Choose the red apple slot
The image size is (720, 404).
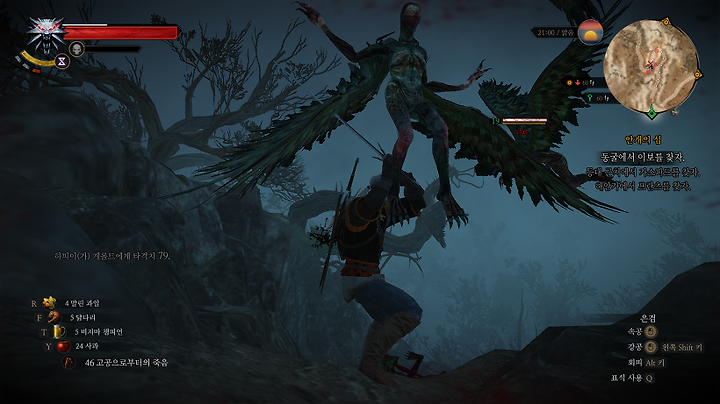[x=62, y=346]
